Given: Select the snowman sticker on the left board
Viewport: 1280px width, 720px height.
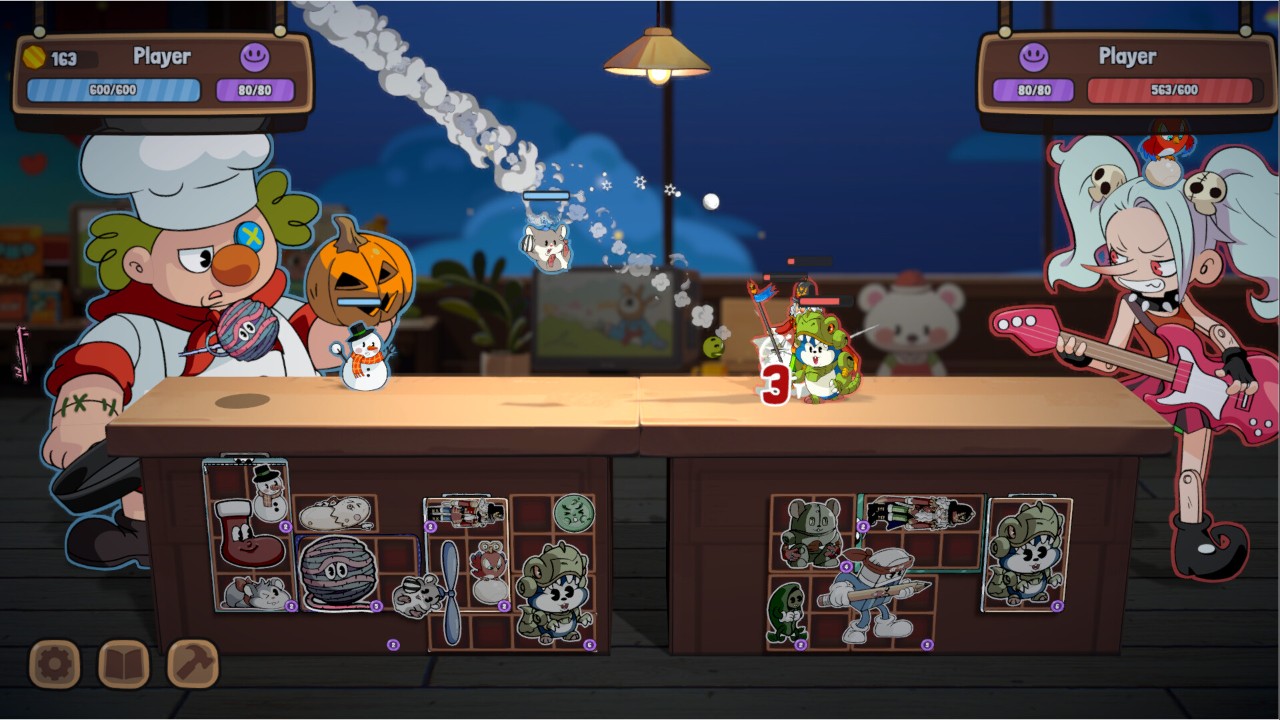Looking at the screenshot, I should [268, 497].
